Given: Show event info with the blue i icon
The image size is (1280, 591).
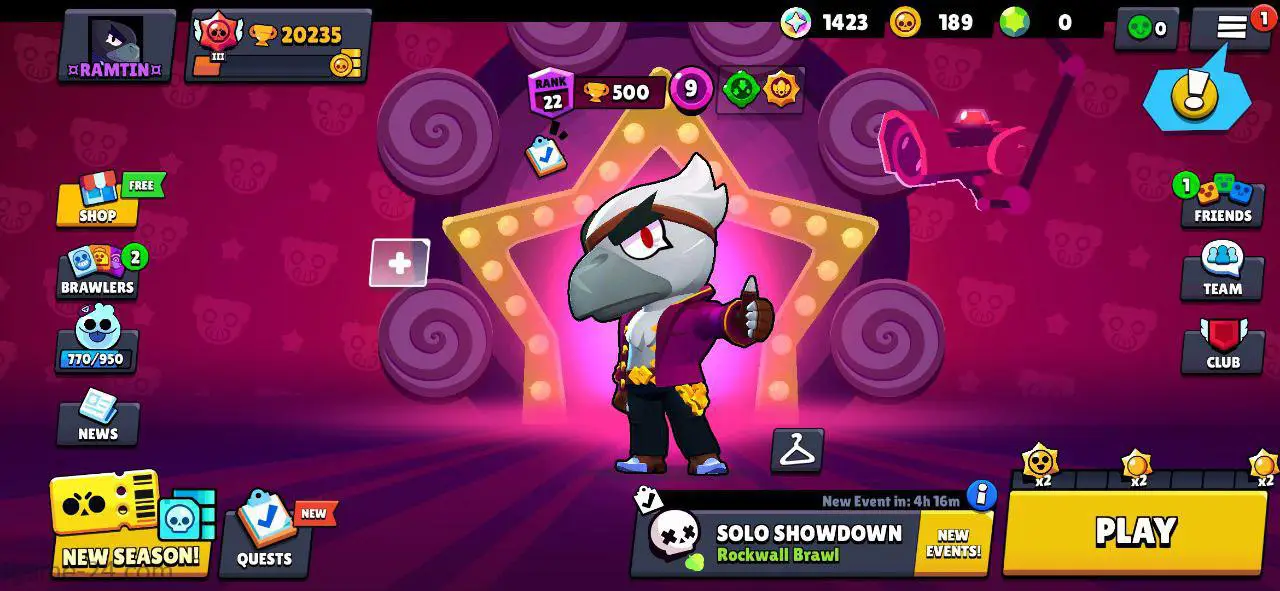Looking at the screenshot, I should coord(982,495).
